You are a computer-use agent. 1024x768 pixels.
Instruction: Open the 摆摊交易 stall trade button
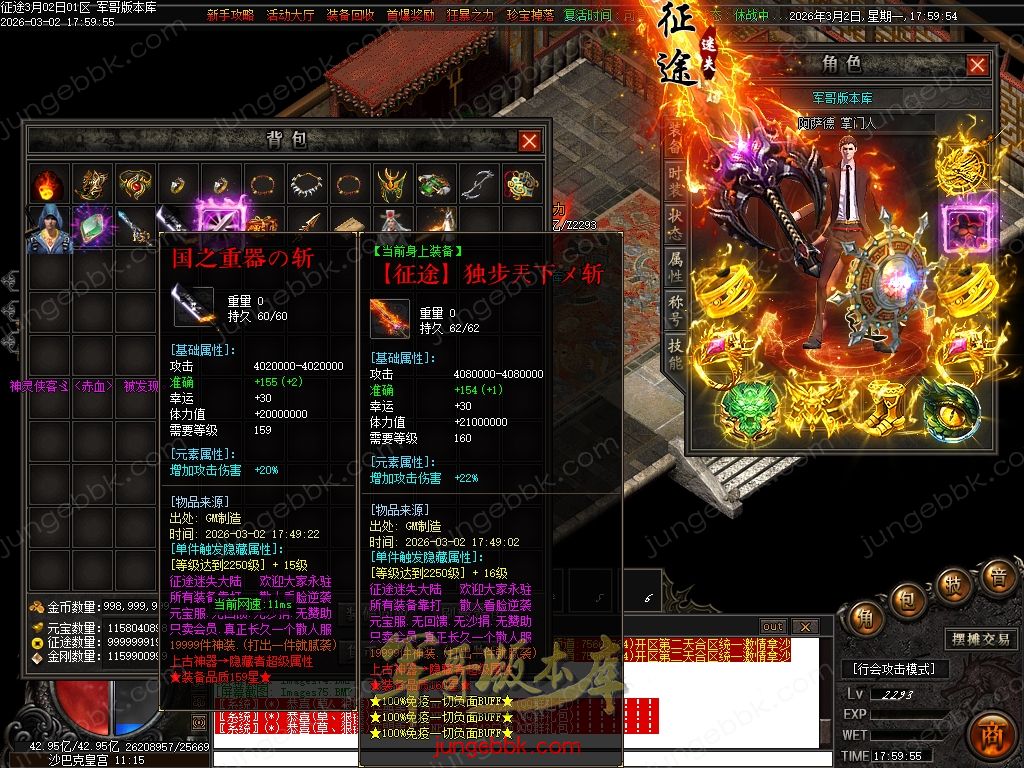point(978,640)
